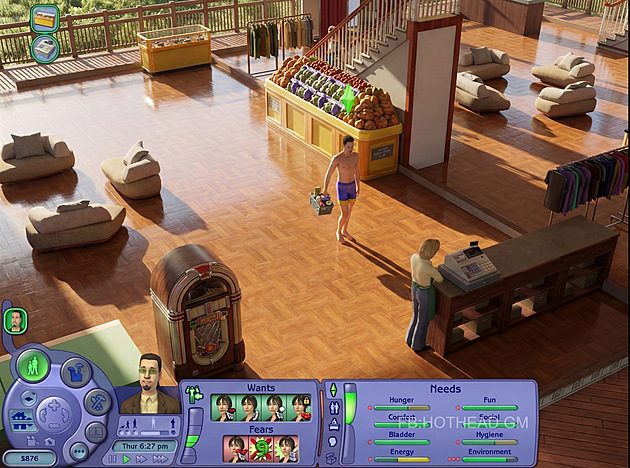Image resolution: width=630 pixels, height=468 pixels.
Task: Open the Inventory tab with box icon
Action: (332, 458)
